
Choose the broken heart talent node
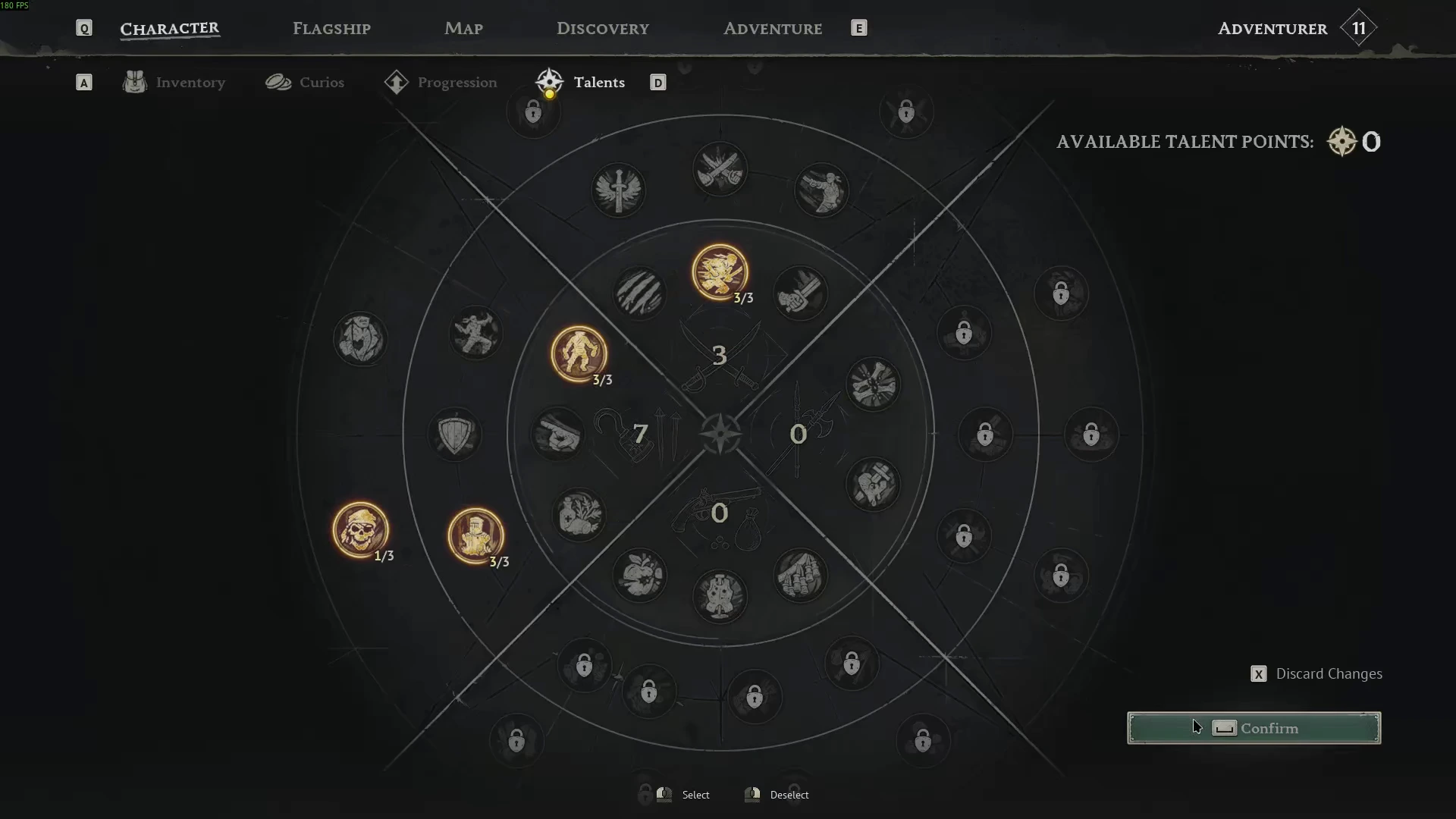874,484
